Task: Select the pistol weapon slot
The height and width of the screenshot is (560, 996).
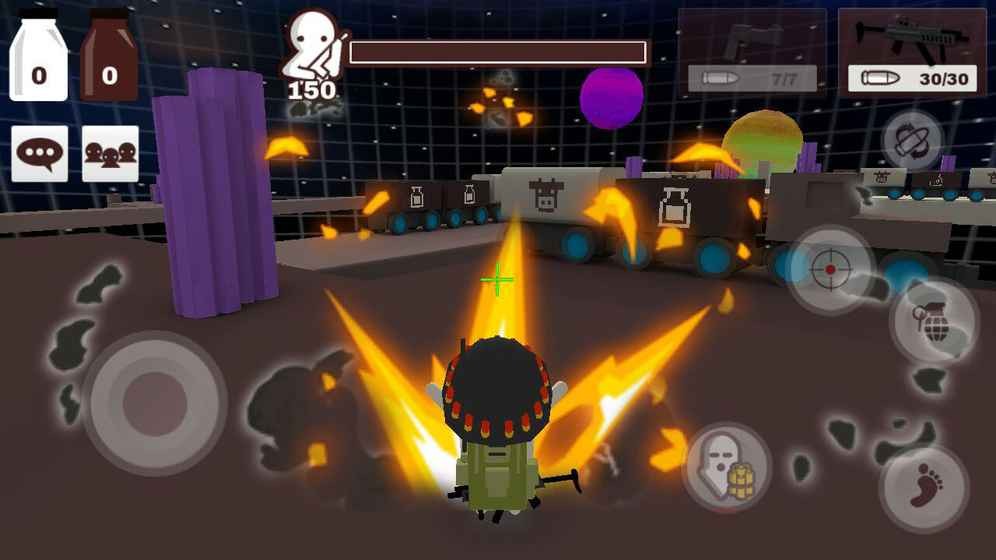Action: pos(752,52)
